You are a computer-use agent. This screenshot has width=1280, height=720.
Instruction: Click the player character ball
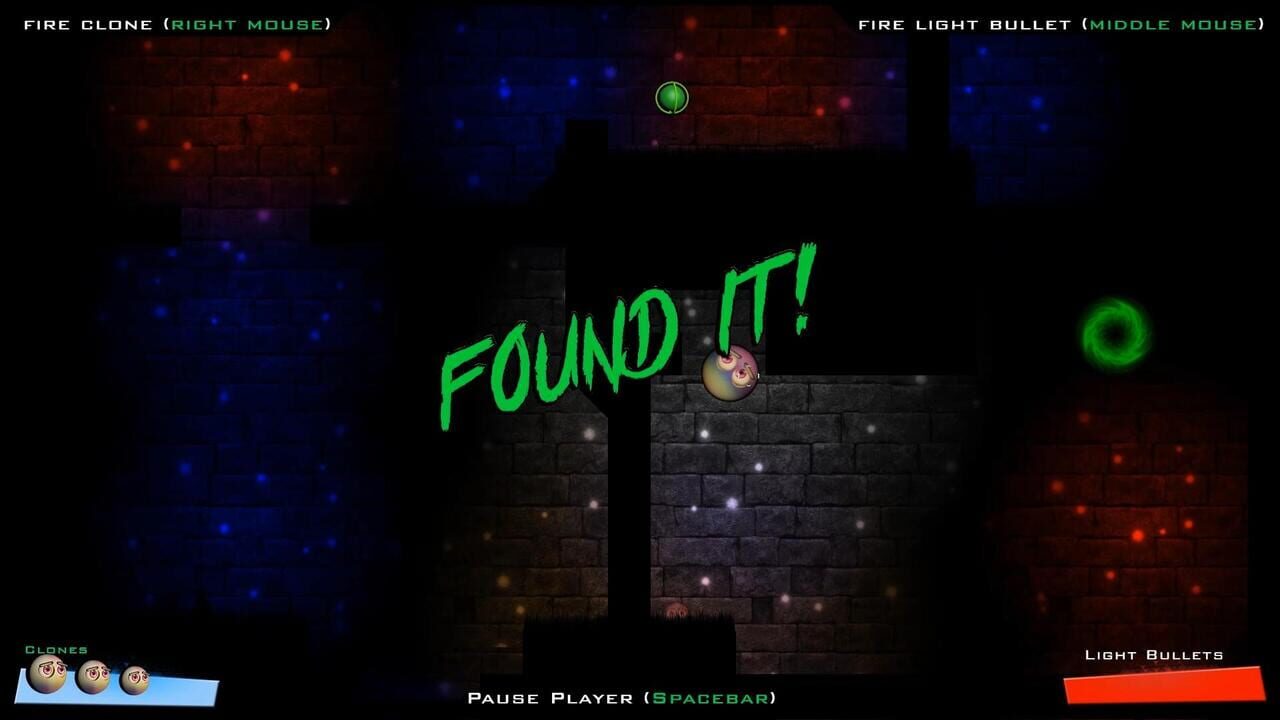click(x=730, y=375)
